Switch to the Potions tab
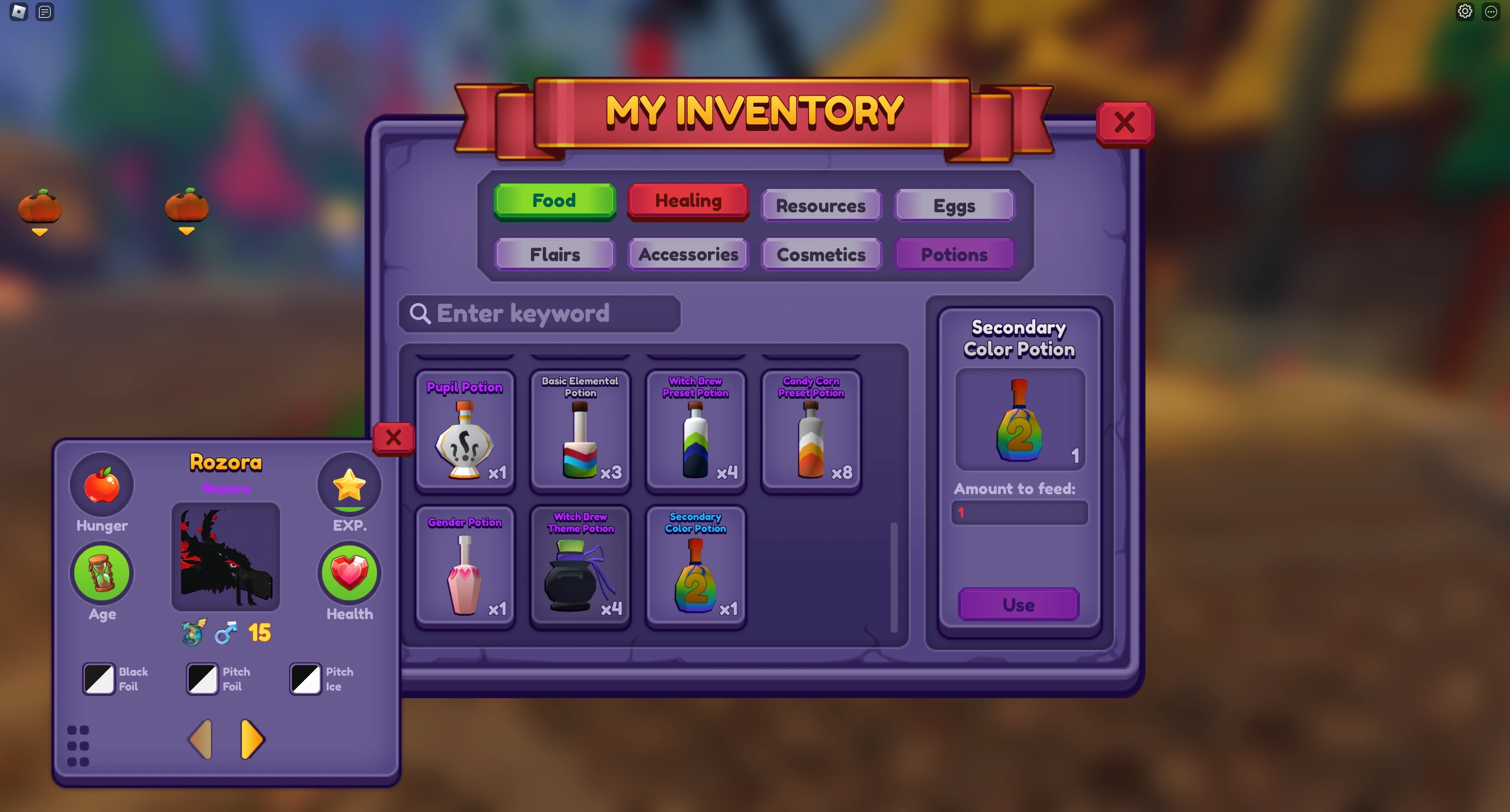This screenshot has width=1510, height=812. tap(954, 254)
